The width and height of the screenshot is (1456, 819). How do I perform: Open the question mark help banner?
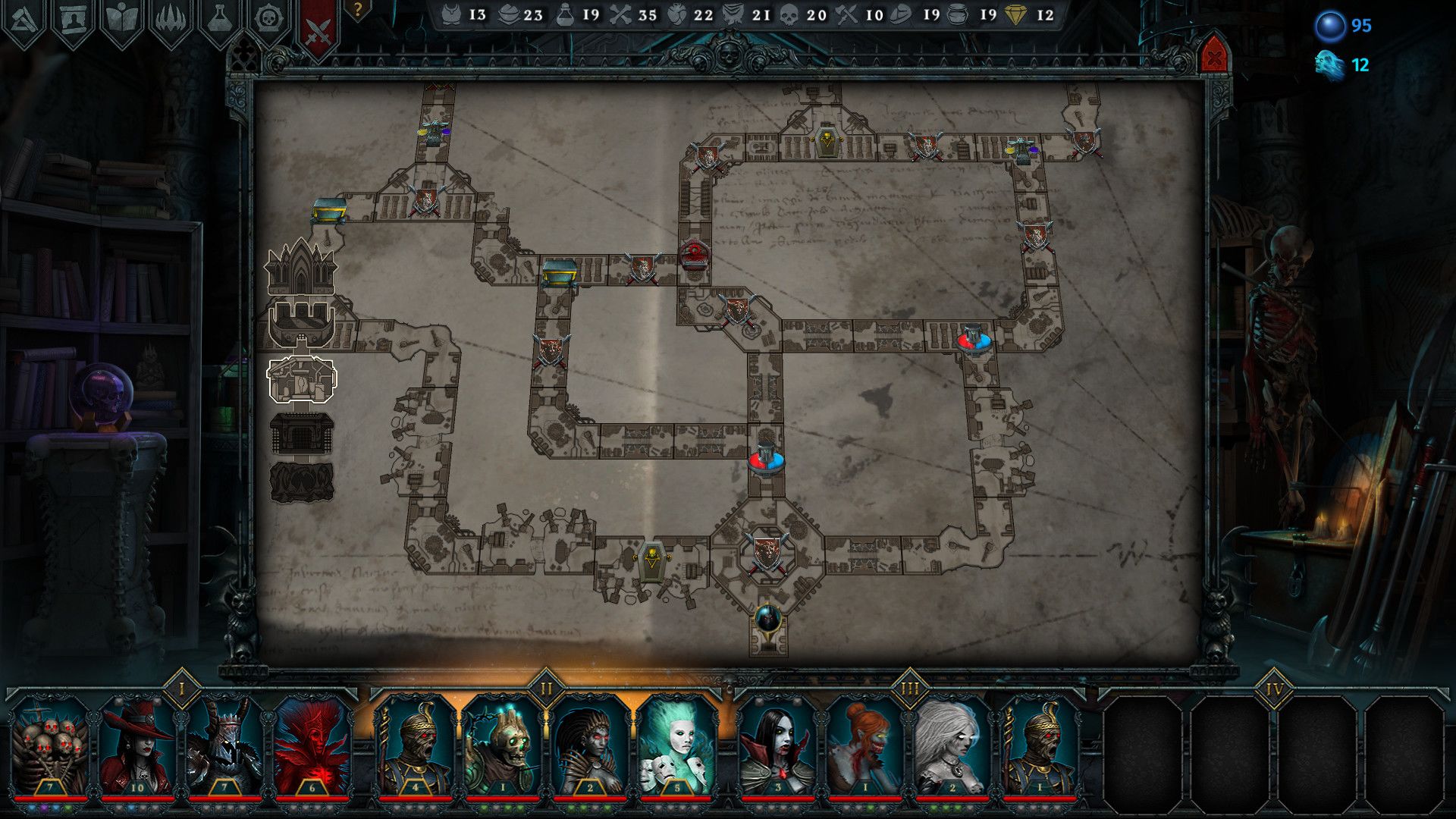pyautogui.click(x=357, y=11)
